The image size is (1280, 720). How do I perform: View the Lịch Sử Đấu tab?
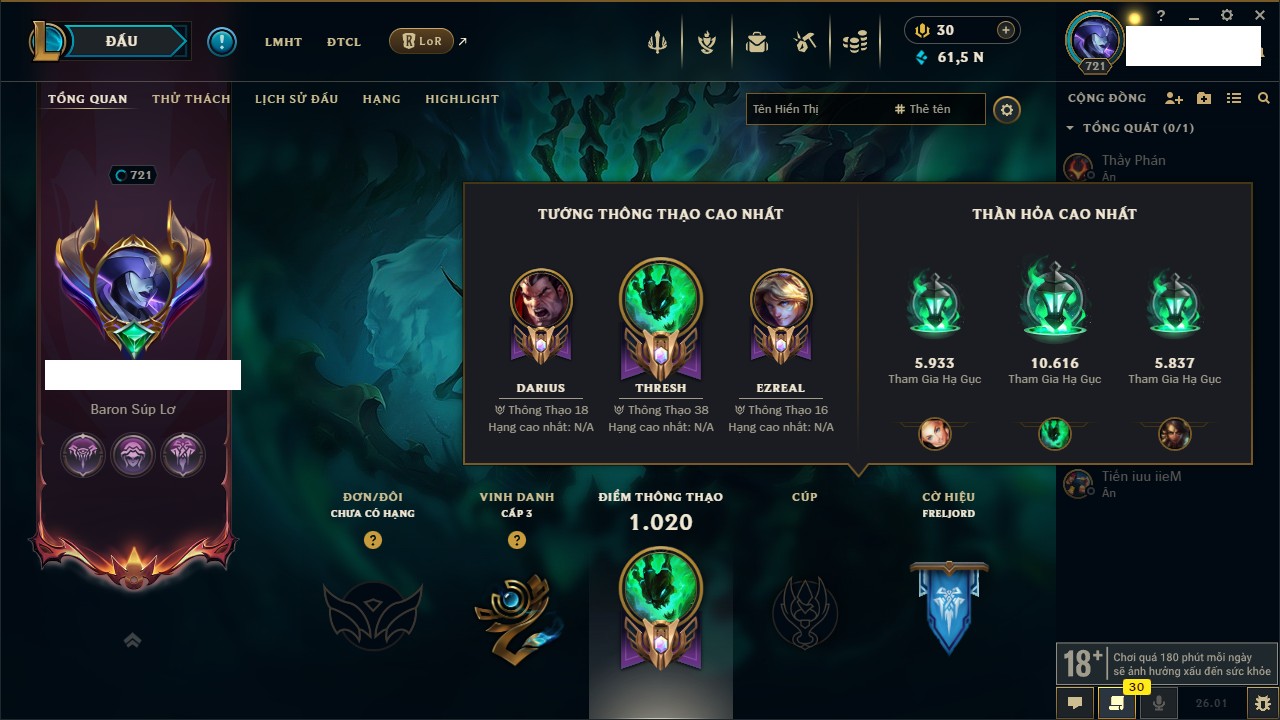296,99
